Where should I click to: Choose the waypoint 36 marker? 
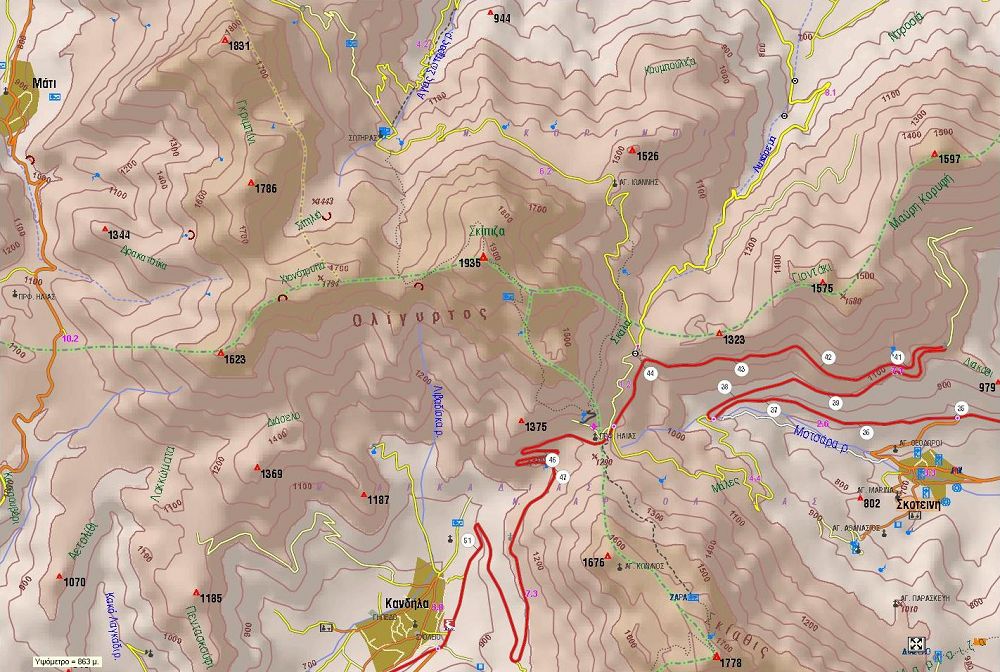[866, 431]
